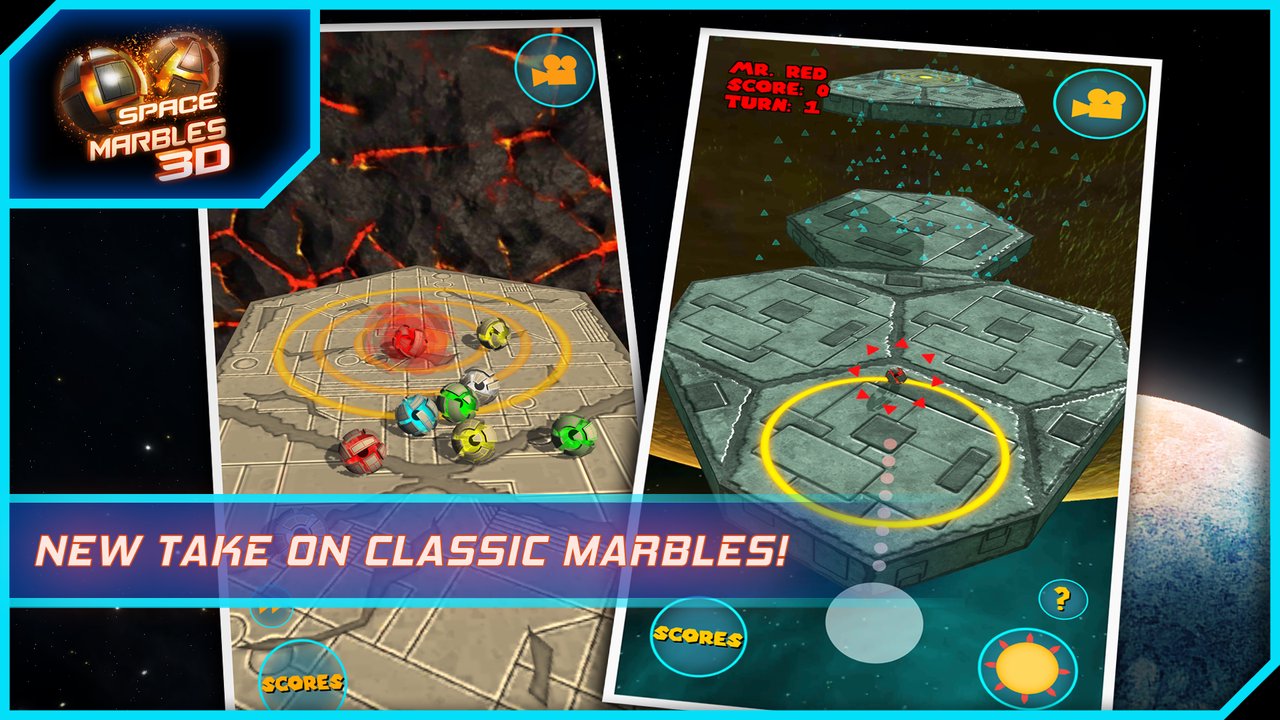Click the camera icon on the right screenshot
The image size is (1280, 720).
click(1100, 103)
